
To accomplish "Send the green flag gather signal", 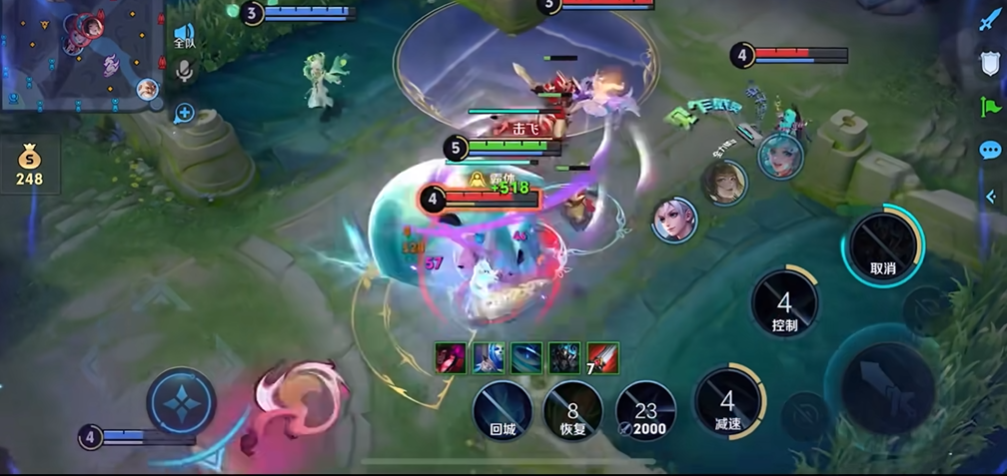I will [989, 107].
